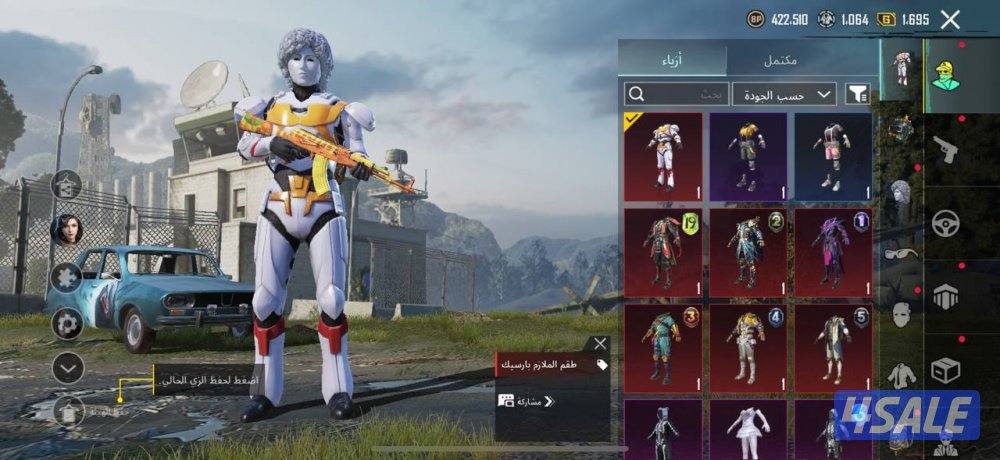Select the outfit marked with number 4
The height and width of the screenshot is (460, 1000).
[748, 349]
